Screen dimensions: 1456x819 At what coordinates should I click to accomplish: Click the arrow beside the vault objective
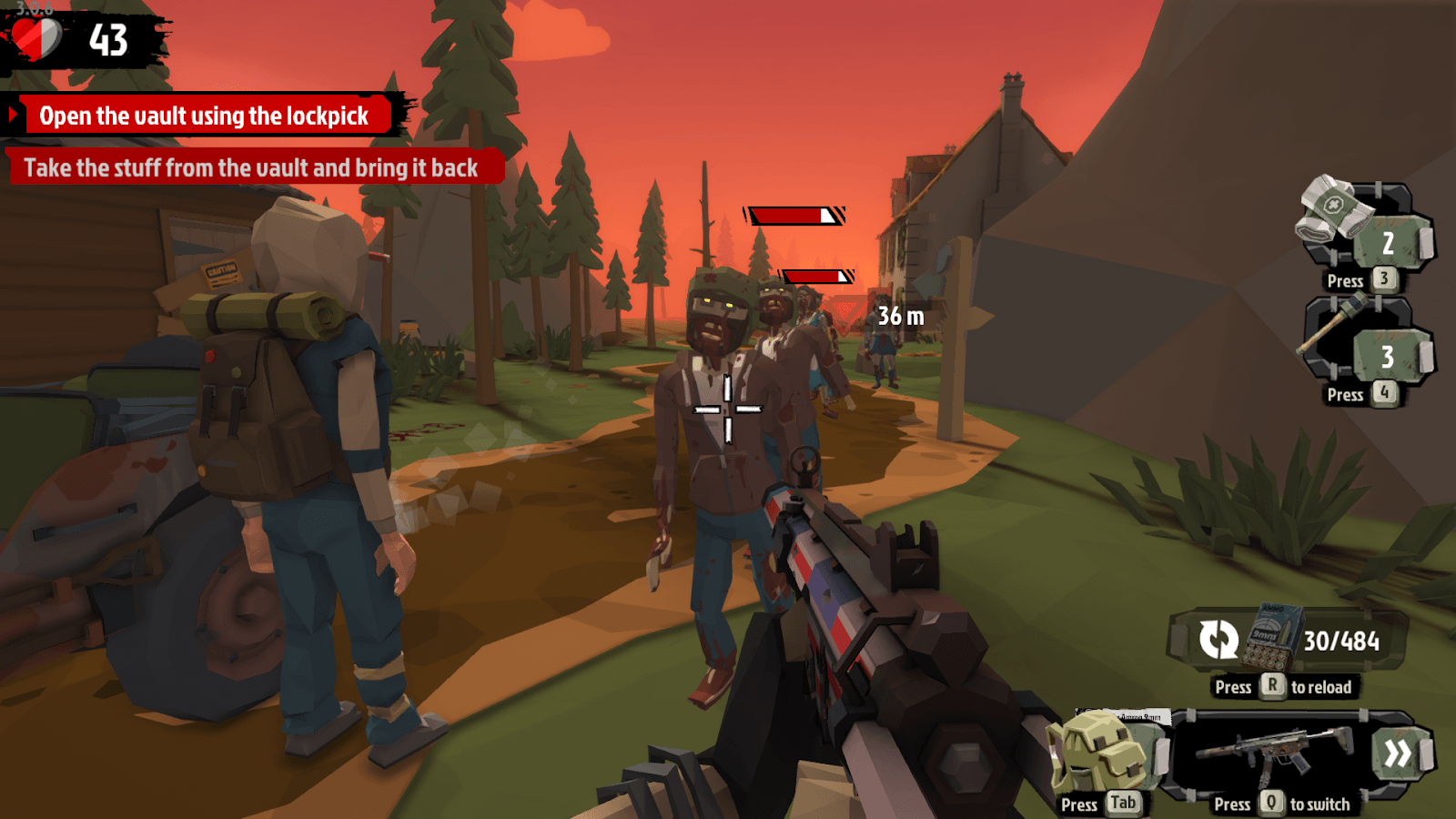click(14, 116)
